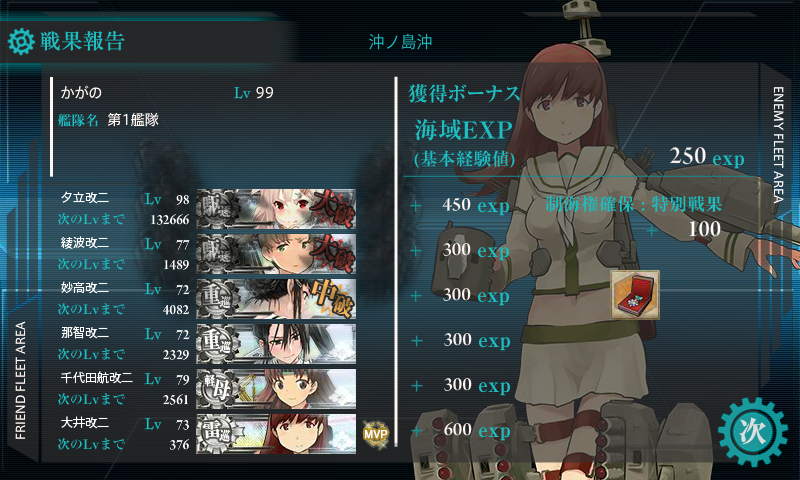
Task: Click the 那智改二 ship banner
Action: tap(277, 342)
